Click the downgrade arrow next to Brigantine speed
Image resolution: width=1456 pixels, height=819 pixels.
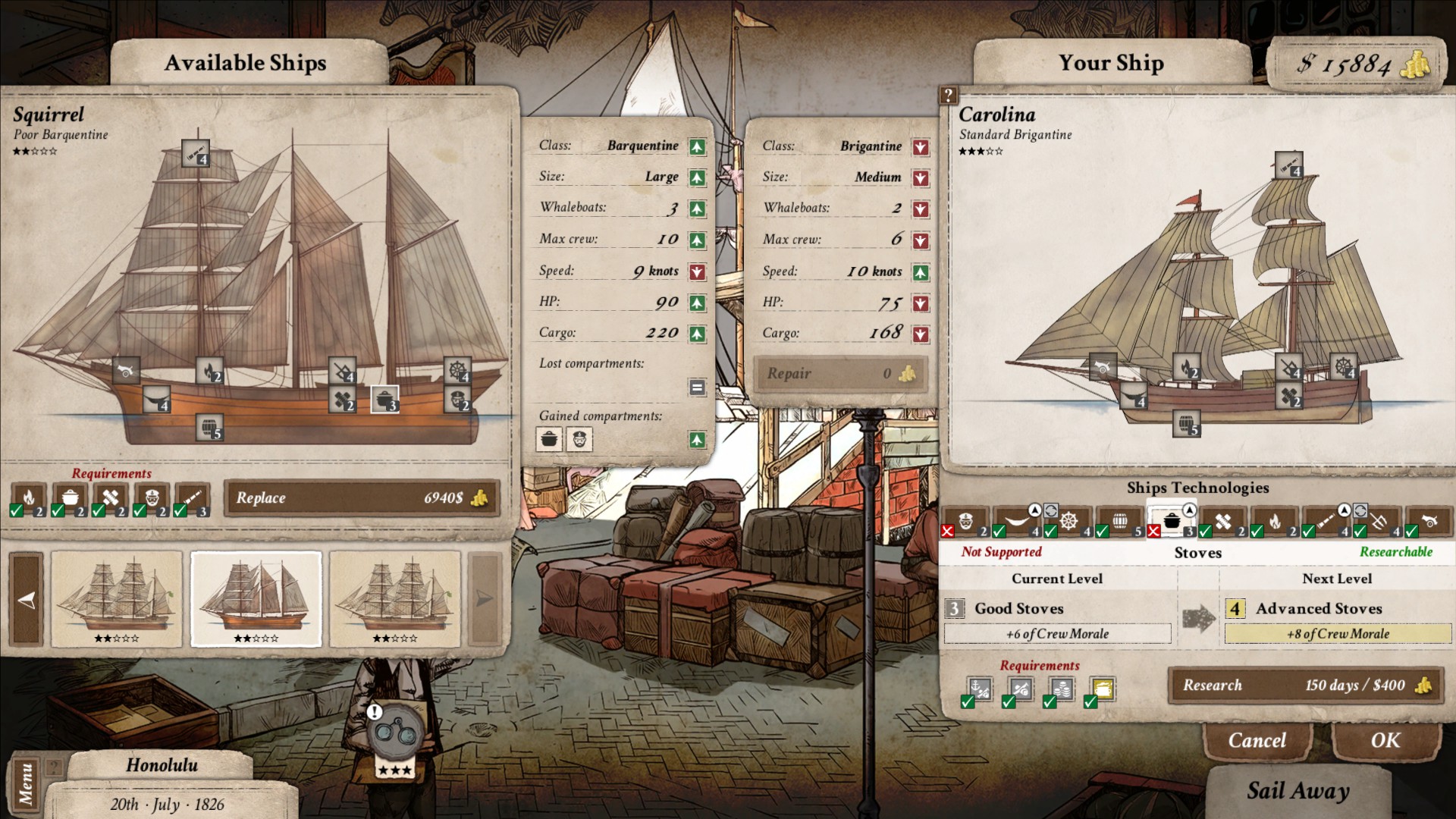(920, 271)
